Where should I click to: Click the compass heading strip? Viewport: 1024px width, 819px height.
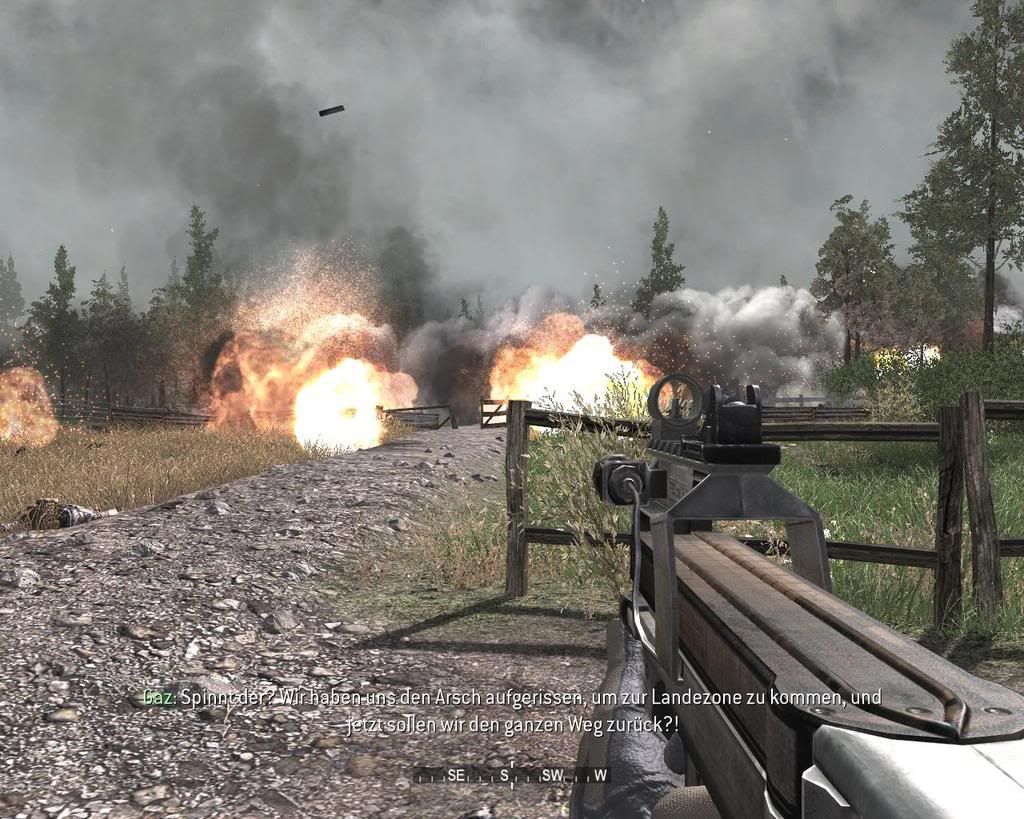(511, 775)
